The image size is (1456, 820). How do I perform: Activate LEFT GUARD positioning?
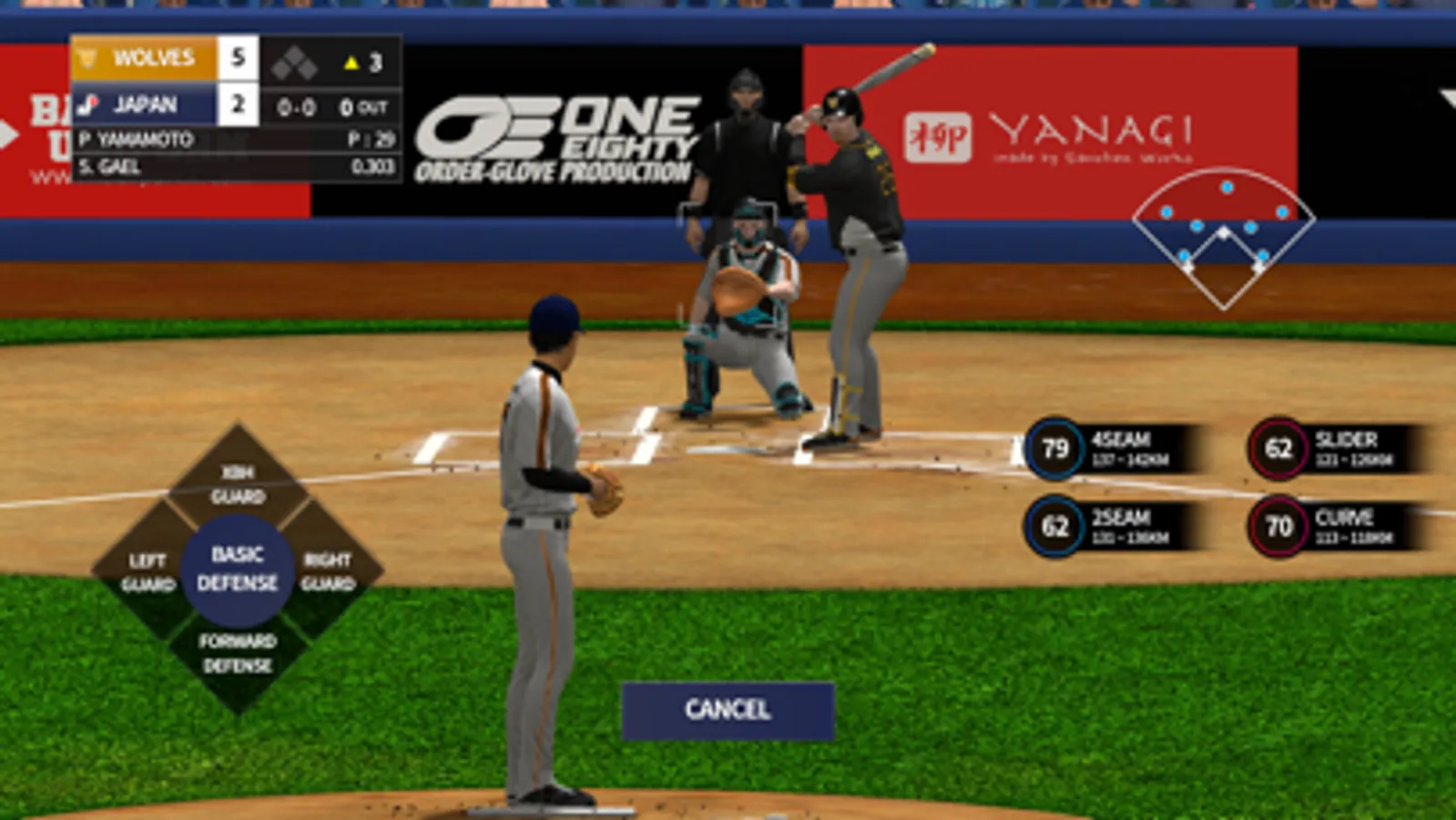click(149, 569)
